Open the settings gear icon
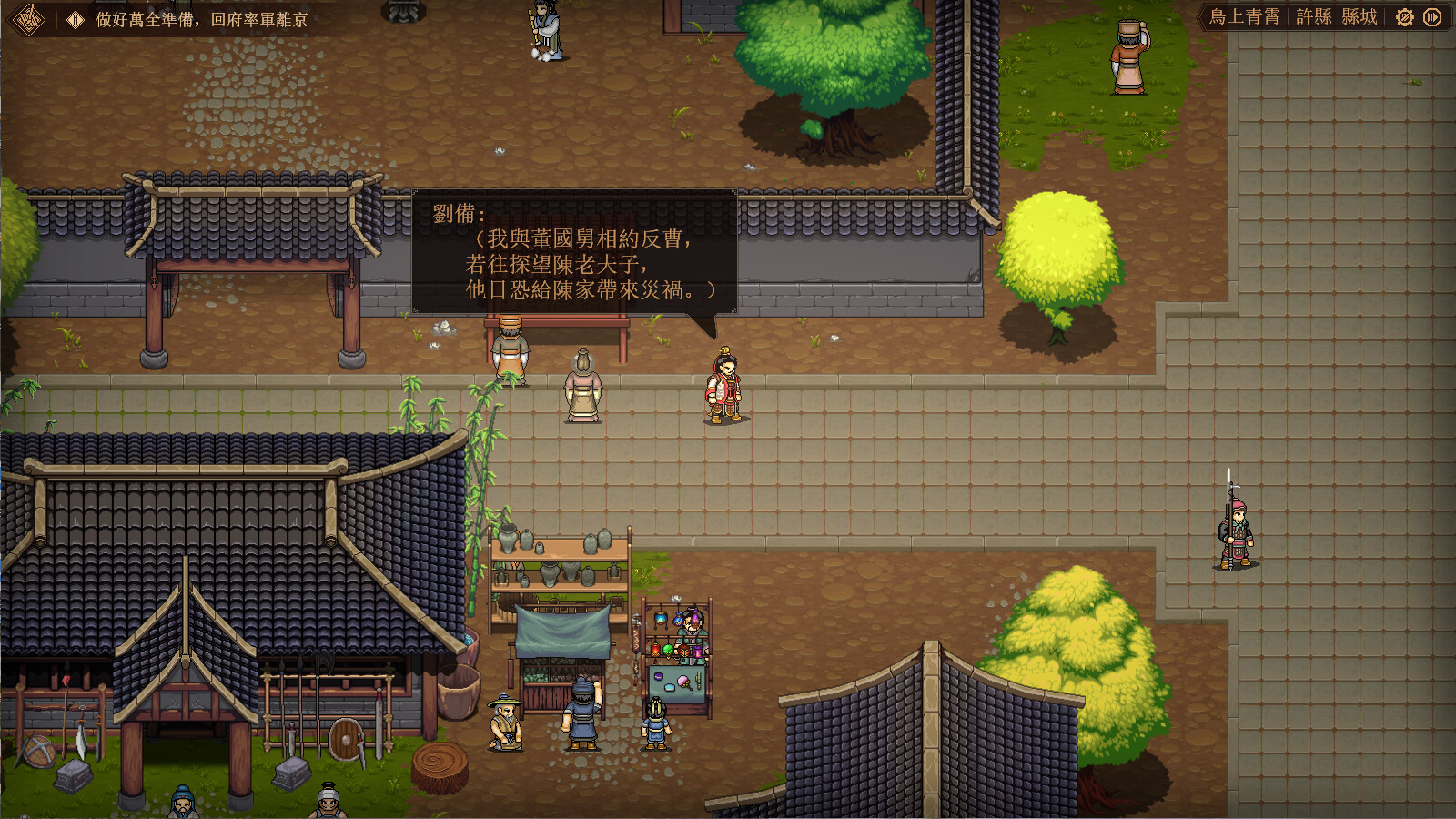This screenshot has height=819, width=1456. pos(1404,16)
